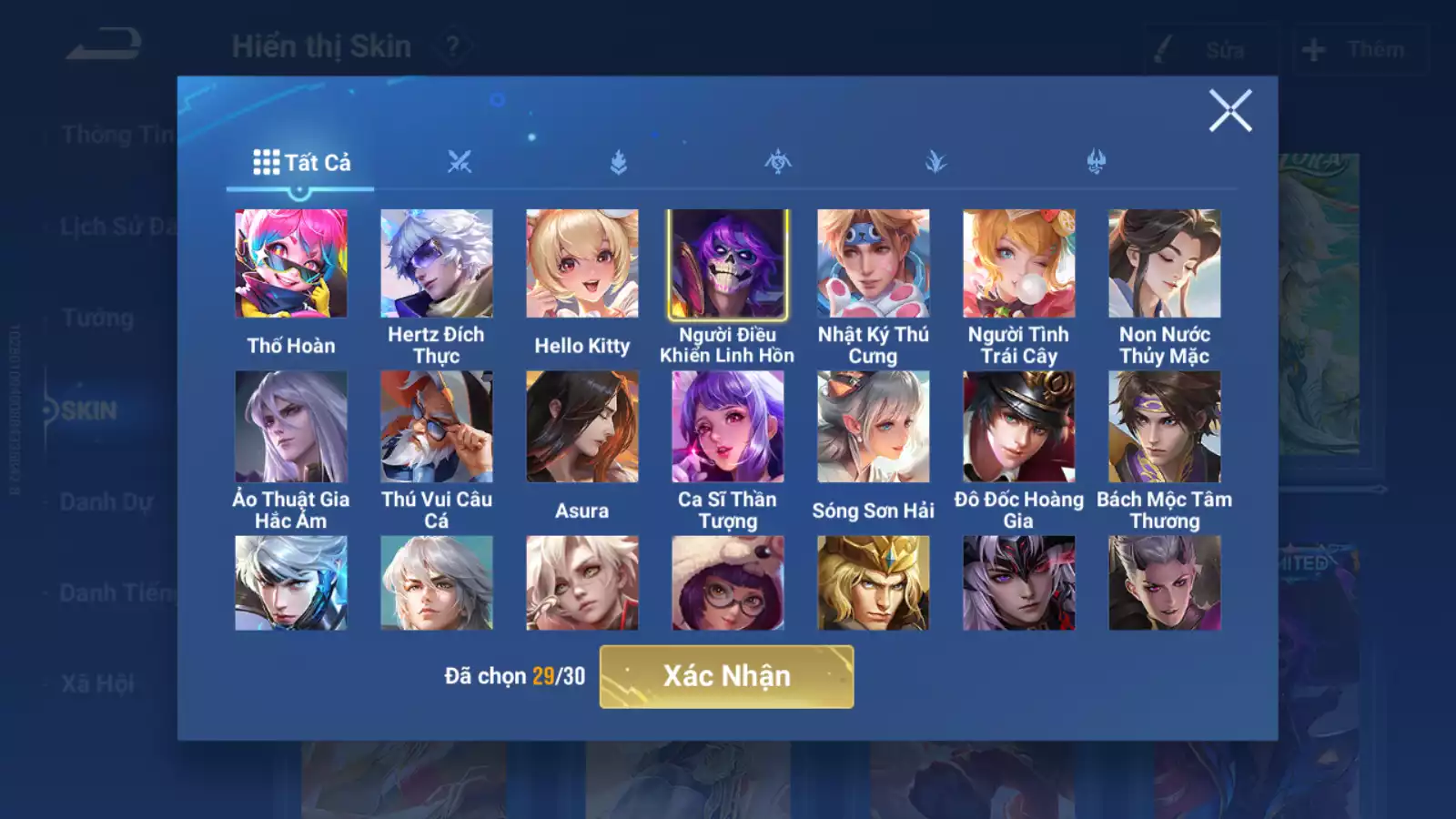The height and width of the screenshot is (819, 1456).
Task: Click the pencil icon on the Sửa button
Action: click(1162, 50)
